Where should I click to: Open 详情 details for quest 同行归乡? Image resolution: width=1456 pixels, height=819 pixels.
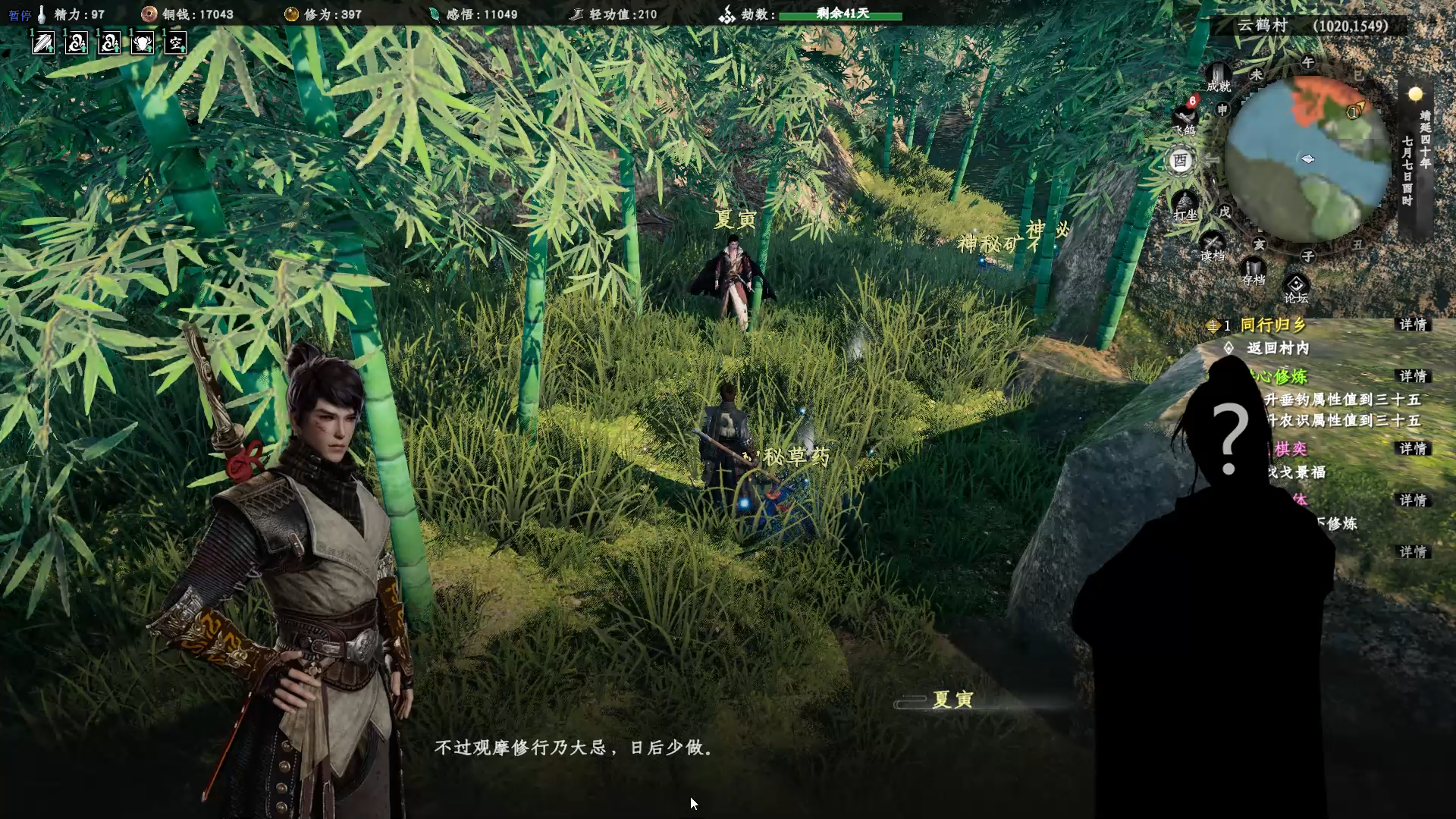tap(1413, 325)
